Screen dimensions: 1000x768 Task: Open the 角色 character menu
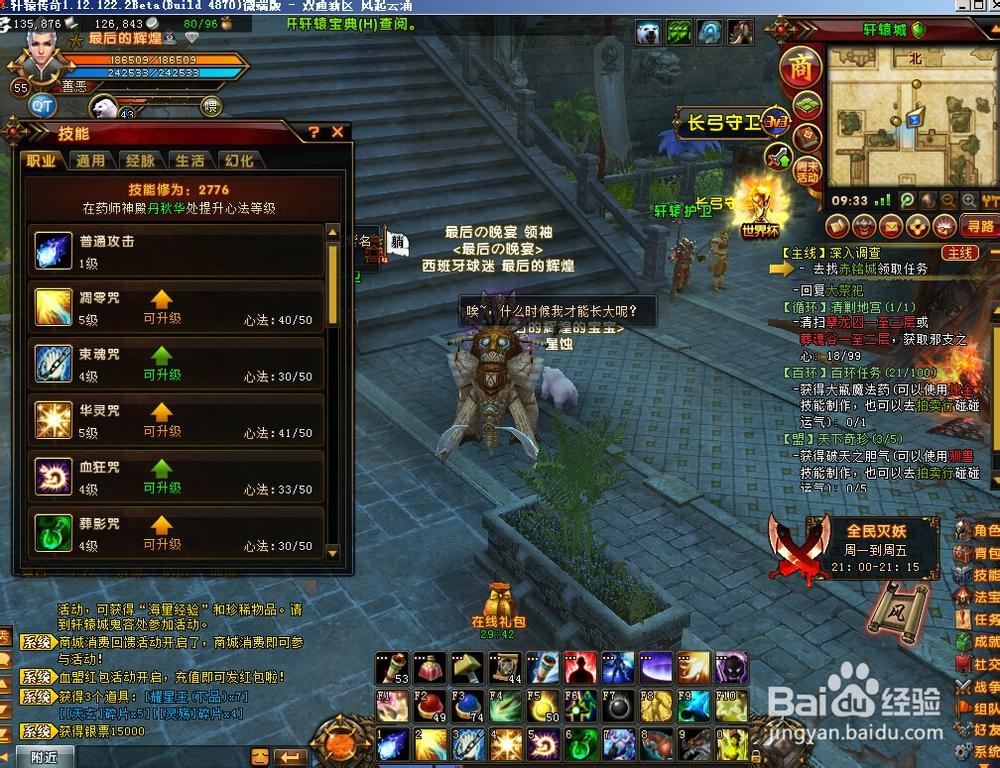coord(978,530)
